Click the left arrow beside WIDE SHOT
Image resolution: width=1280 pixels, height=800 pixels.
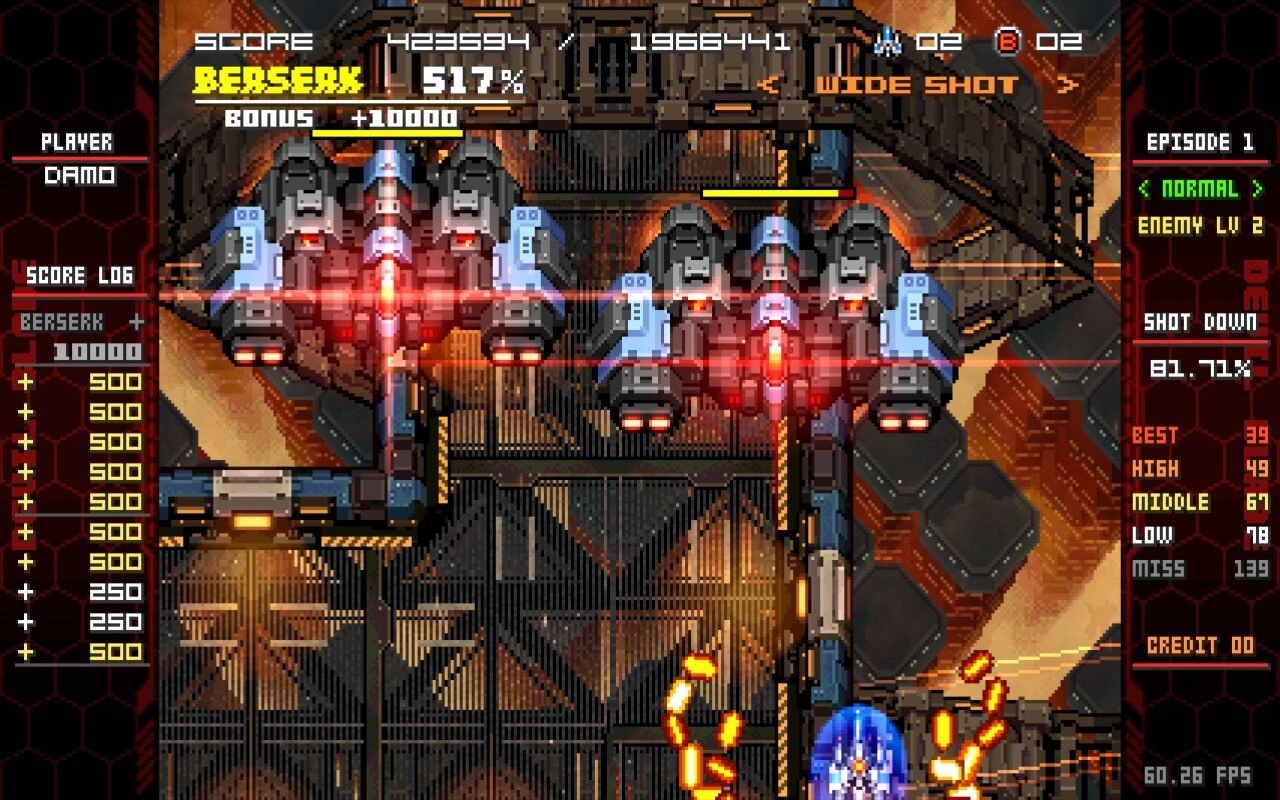[770, 84]
